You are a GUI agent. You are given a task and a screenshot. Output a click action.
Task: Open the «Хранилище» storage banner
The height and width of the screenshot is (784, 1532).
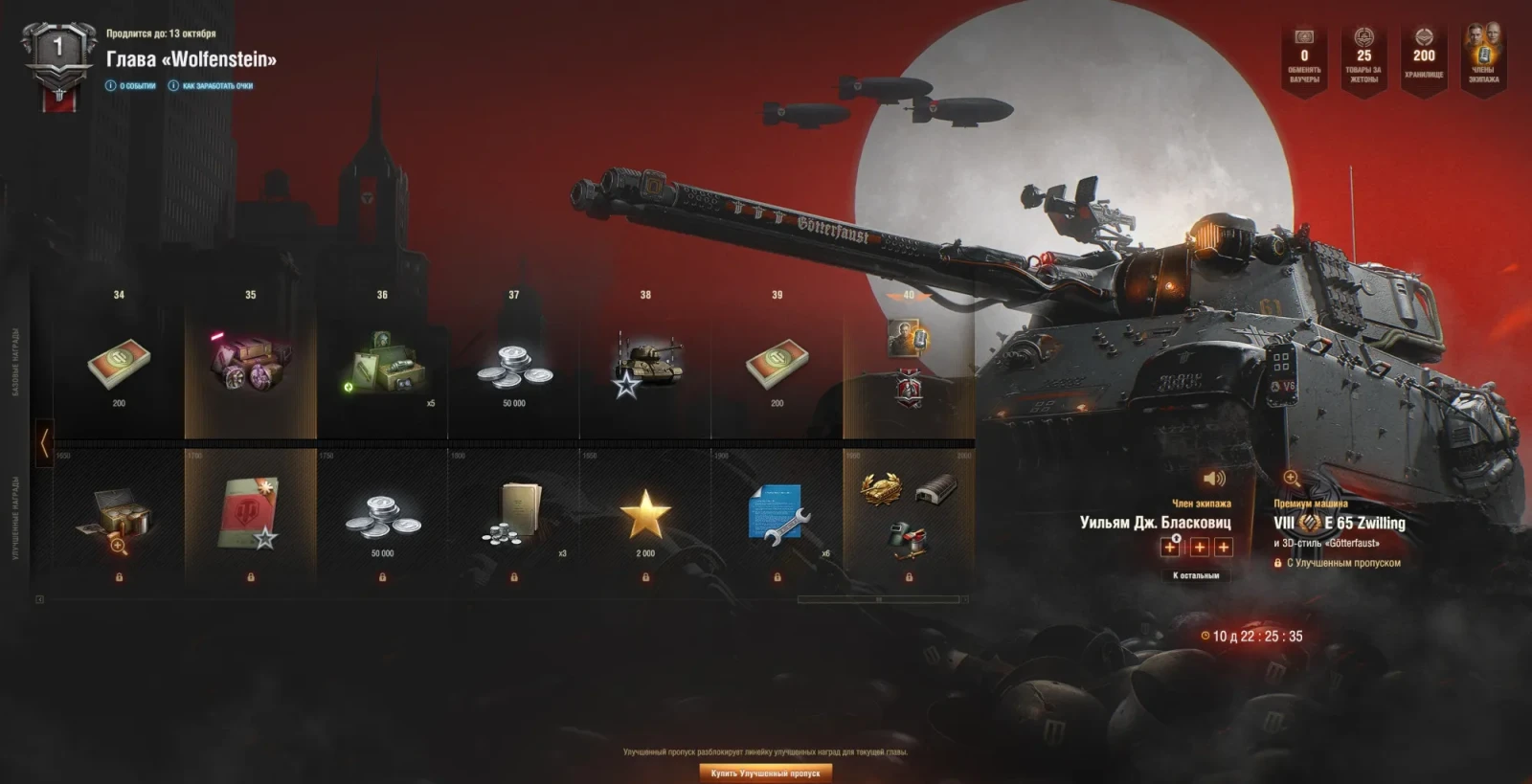tap(1424, 57)
